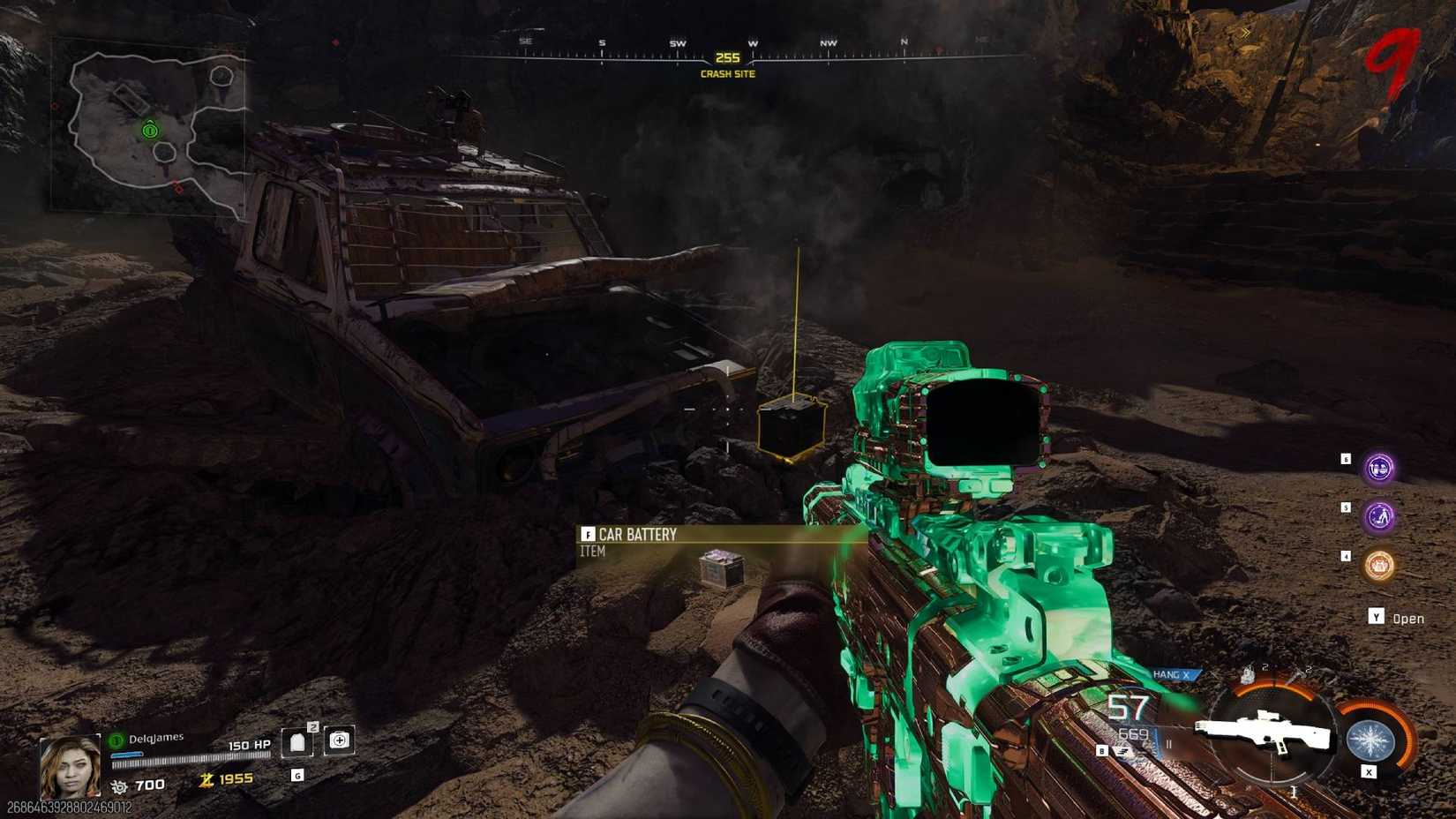The image size is (1456, 819).
Task: Toggle the B fire mode indicator
Action: [1102, 751]
